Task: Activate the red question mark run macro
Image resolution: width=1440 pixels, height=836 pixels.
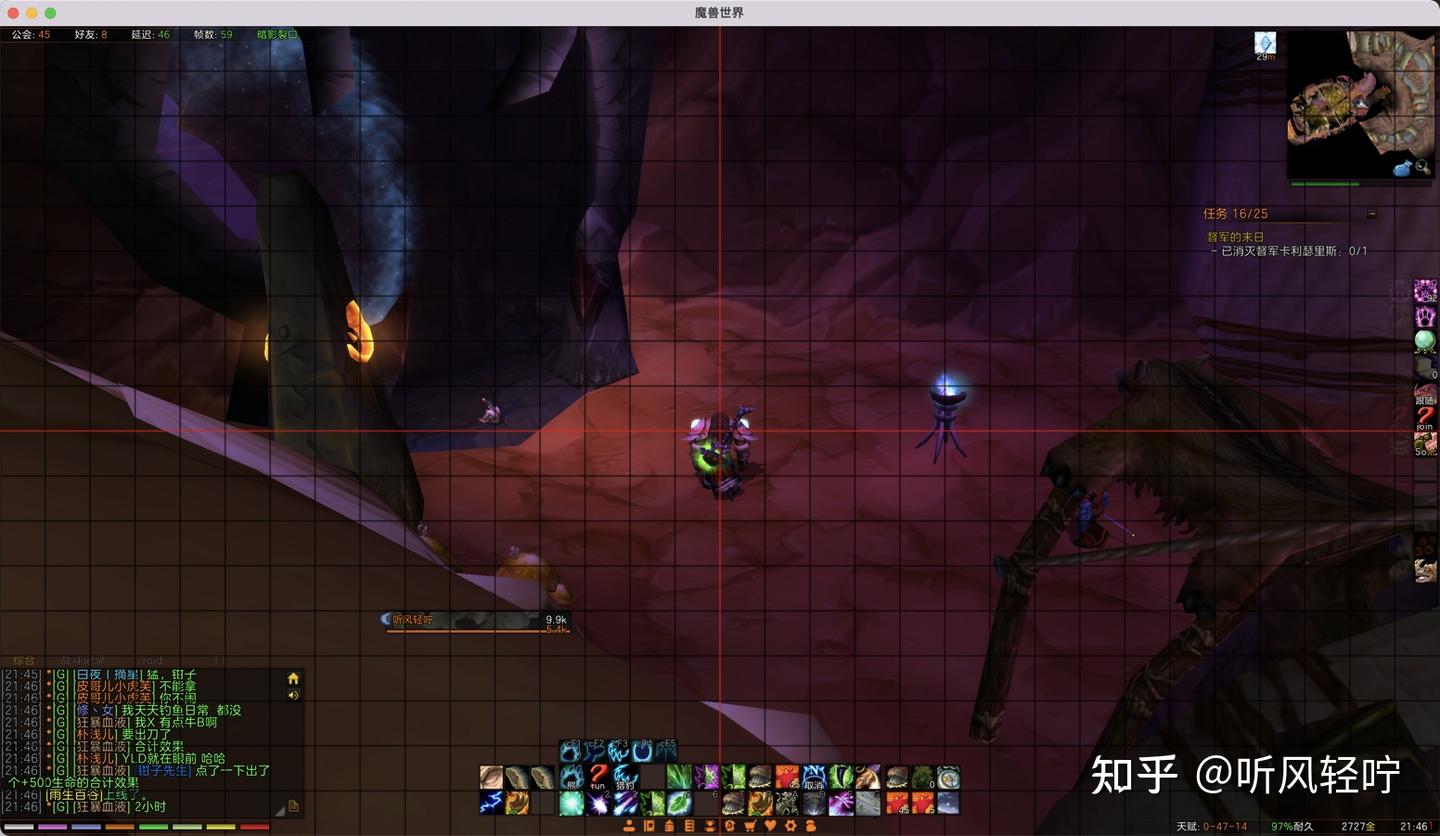Action: (x=598, y=777)
